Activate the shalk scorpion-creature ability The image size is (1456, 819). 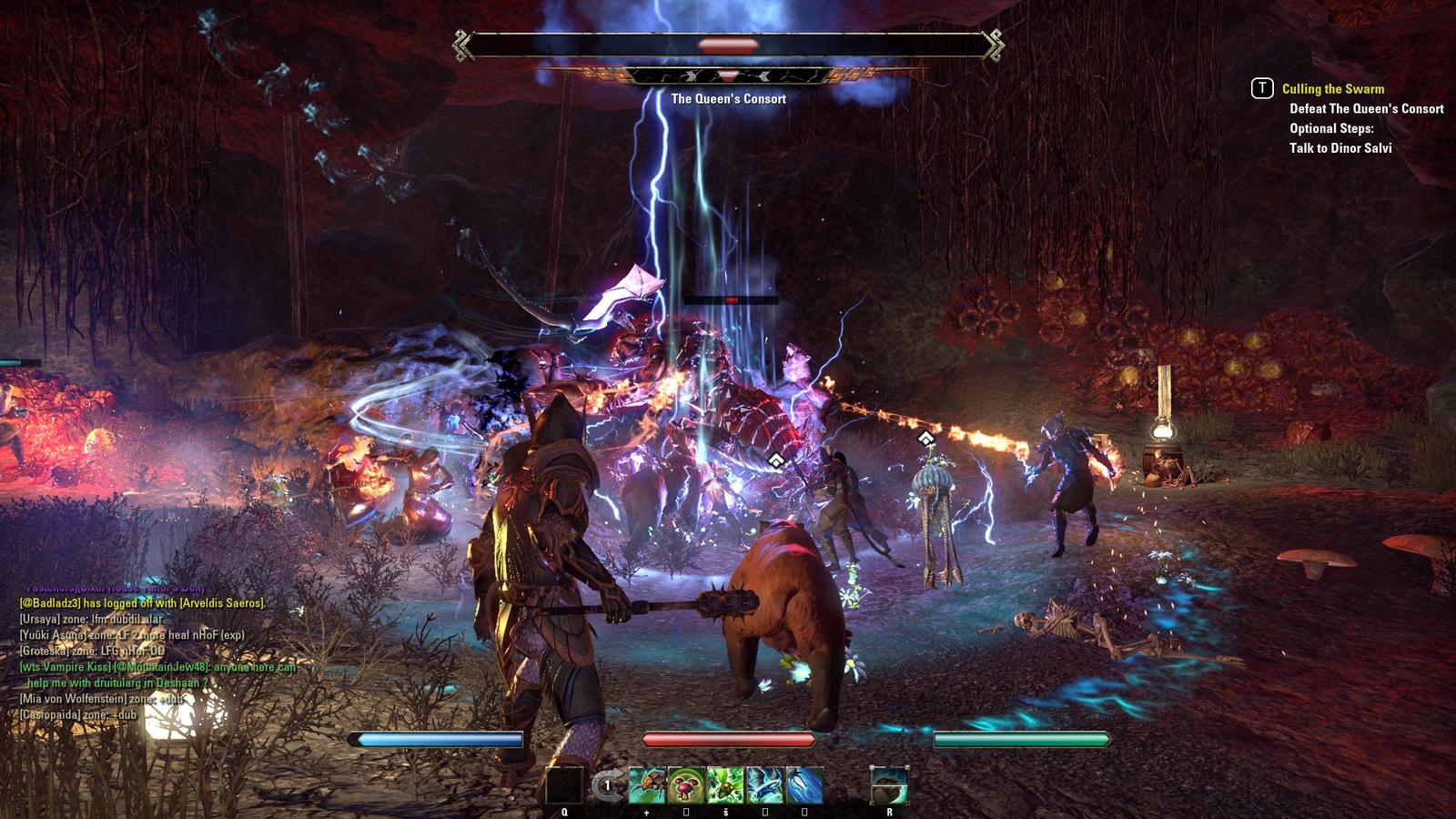click(x=647, y=785)
